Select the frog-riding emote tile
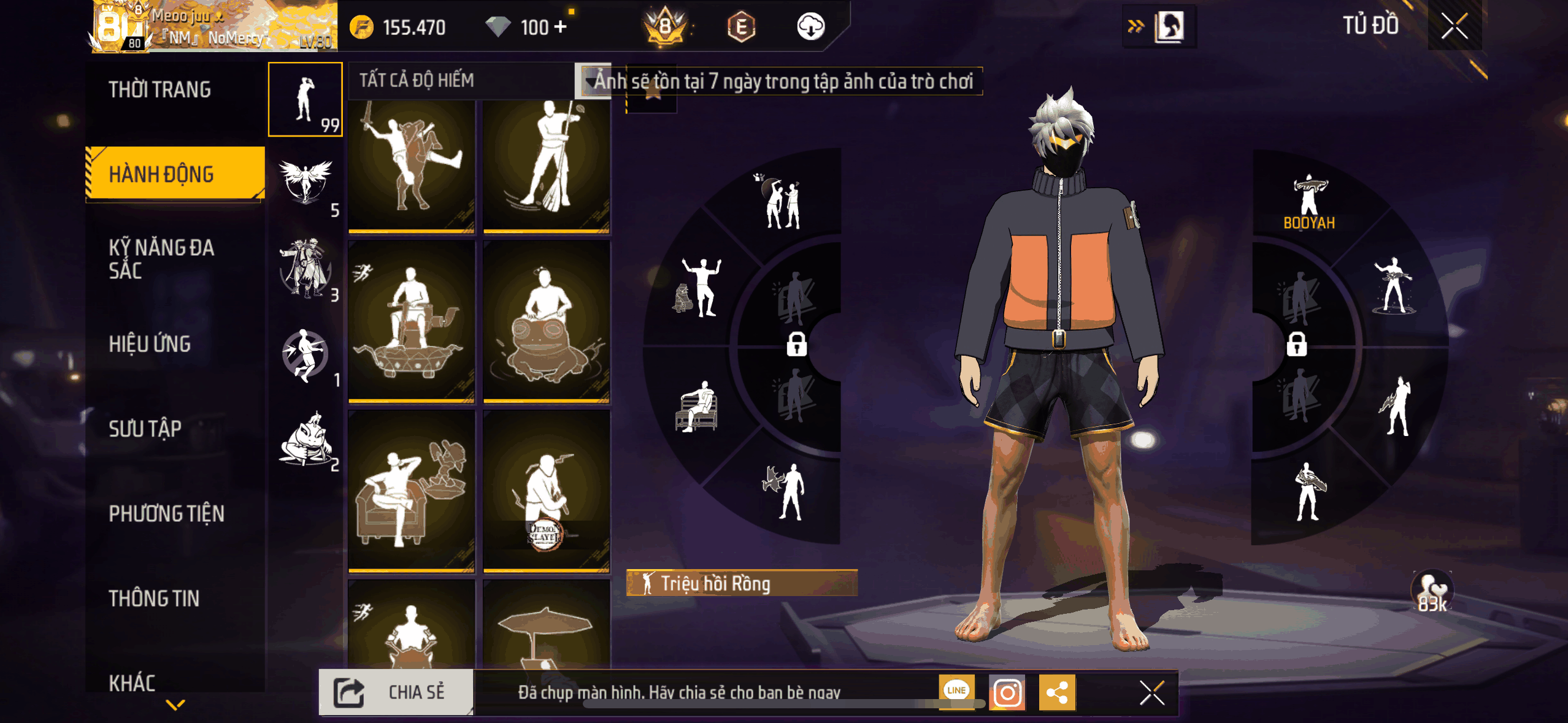 coord(546,322)
